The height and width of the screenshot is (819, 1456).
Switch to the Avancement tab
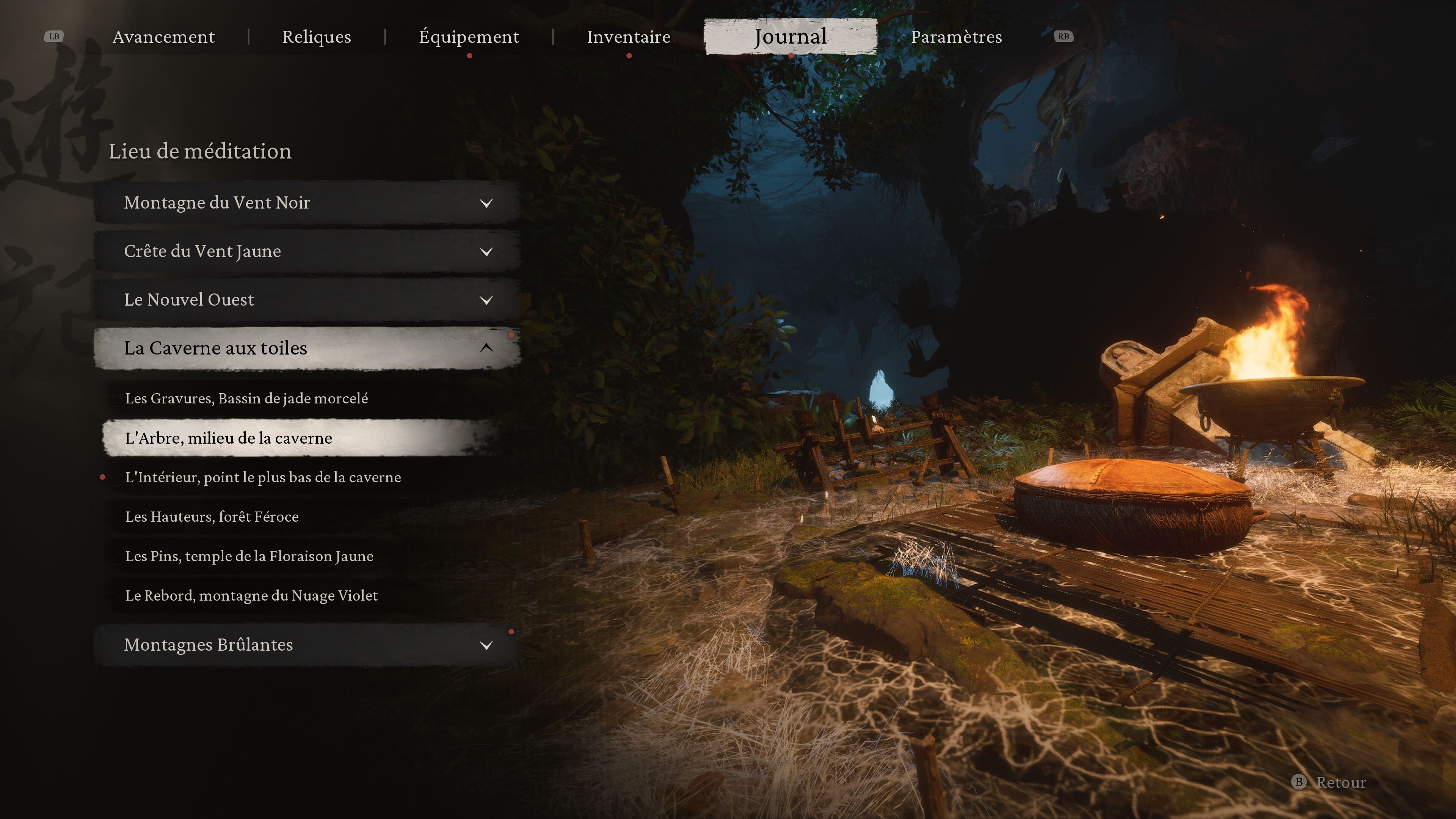(x=163, y=37)
